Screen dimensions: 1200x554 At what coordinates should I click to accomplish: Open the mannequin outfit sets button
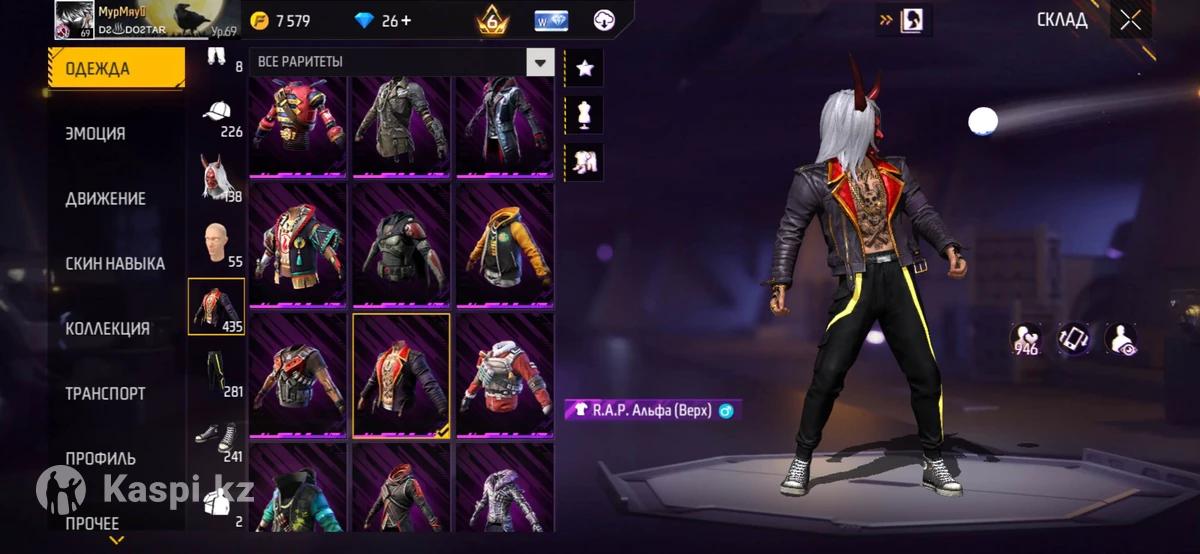click(584, 115)
